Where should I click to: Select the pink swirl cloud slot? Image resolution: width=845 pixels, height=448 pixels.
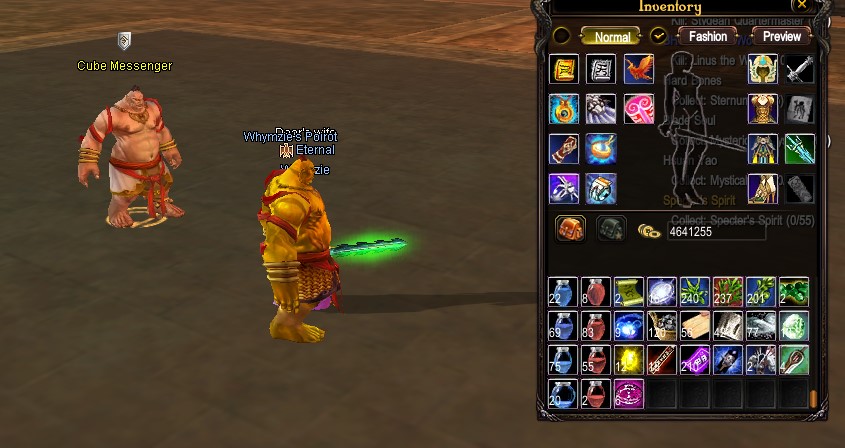(639, 109)
